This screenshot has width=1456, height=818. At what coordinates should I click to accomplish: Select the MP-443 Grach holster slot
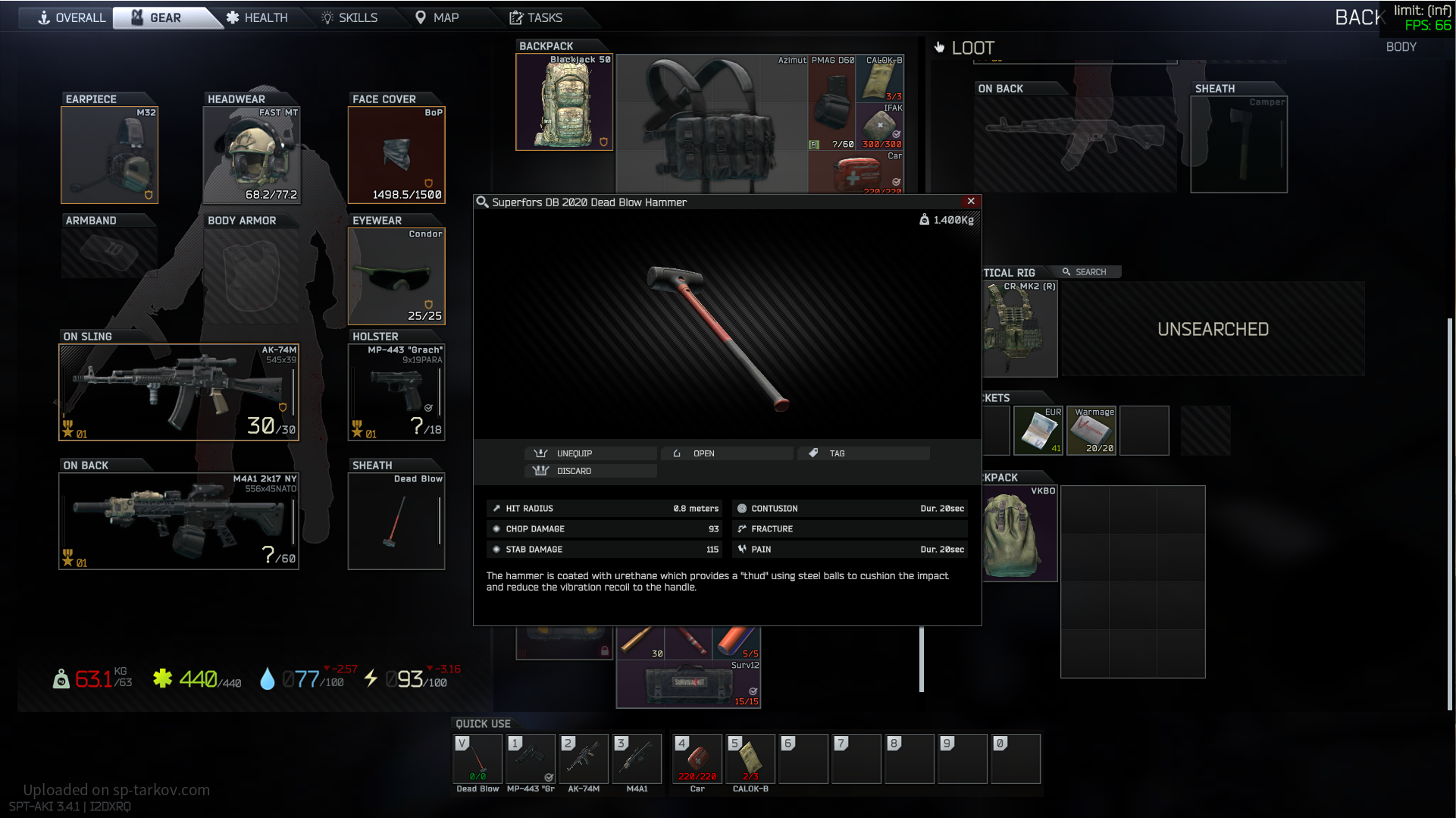396,393
